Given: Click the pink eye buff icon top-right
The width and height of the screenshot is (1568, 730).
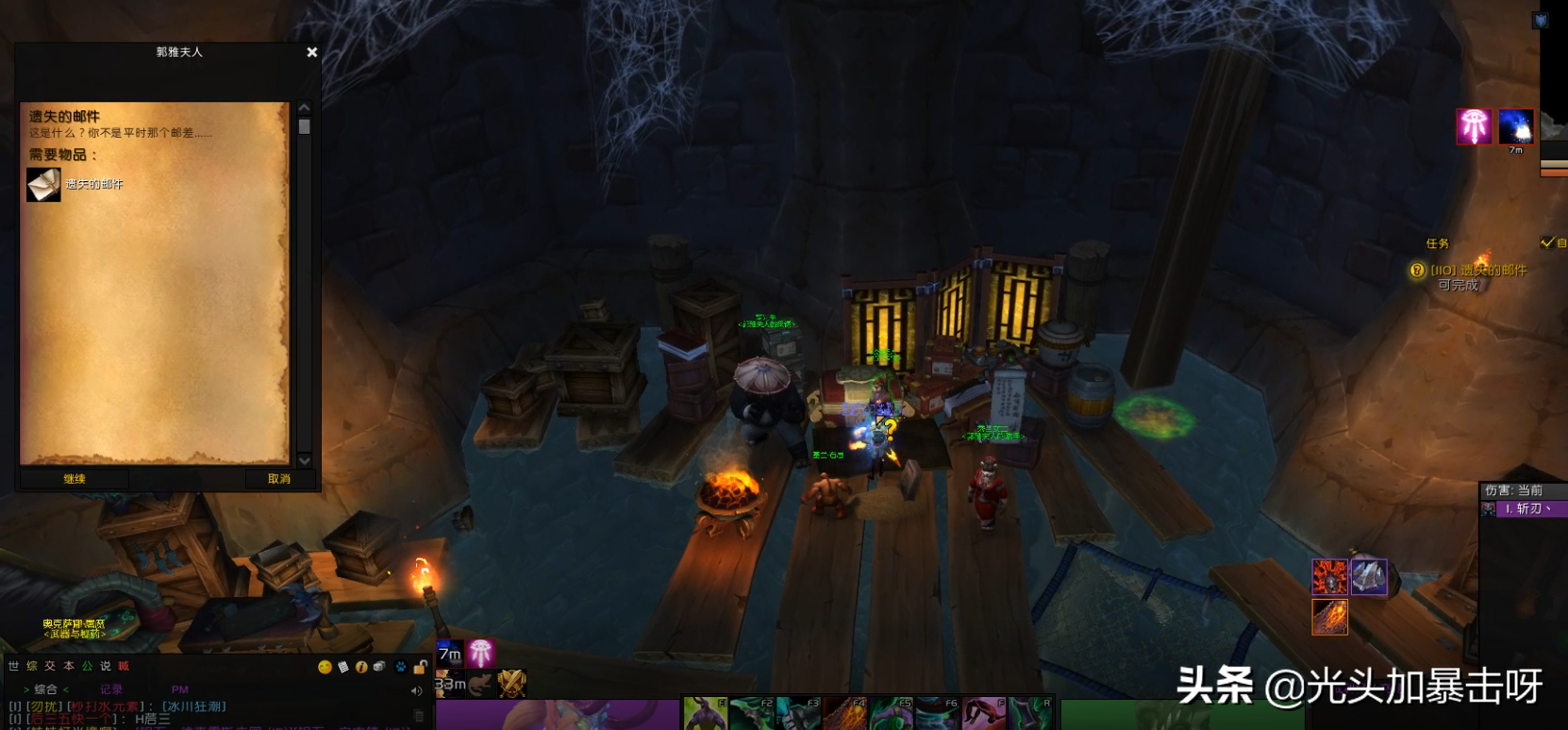Looking at the screenshot, I should click(x=1474, y=126).
